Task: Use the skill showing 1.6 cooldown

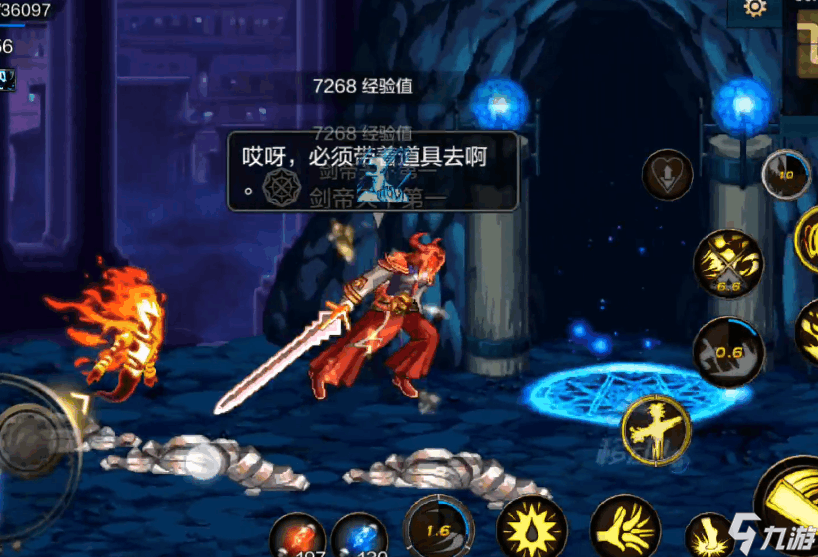Action: [439, 527]
